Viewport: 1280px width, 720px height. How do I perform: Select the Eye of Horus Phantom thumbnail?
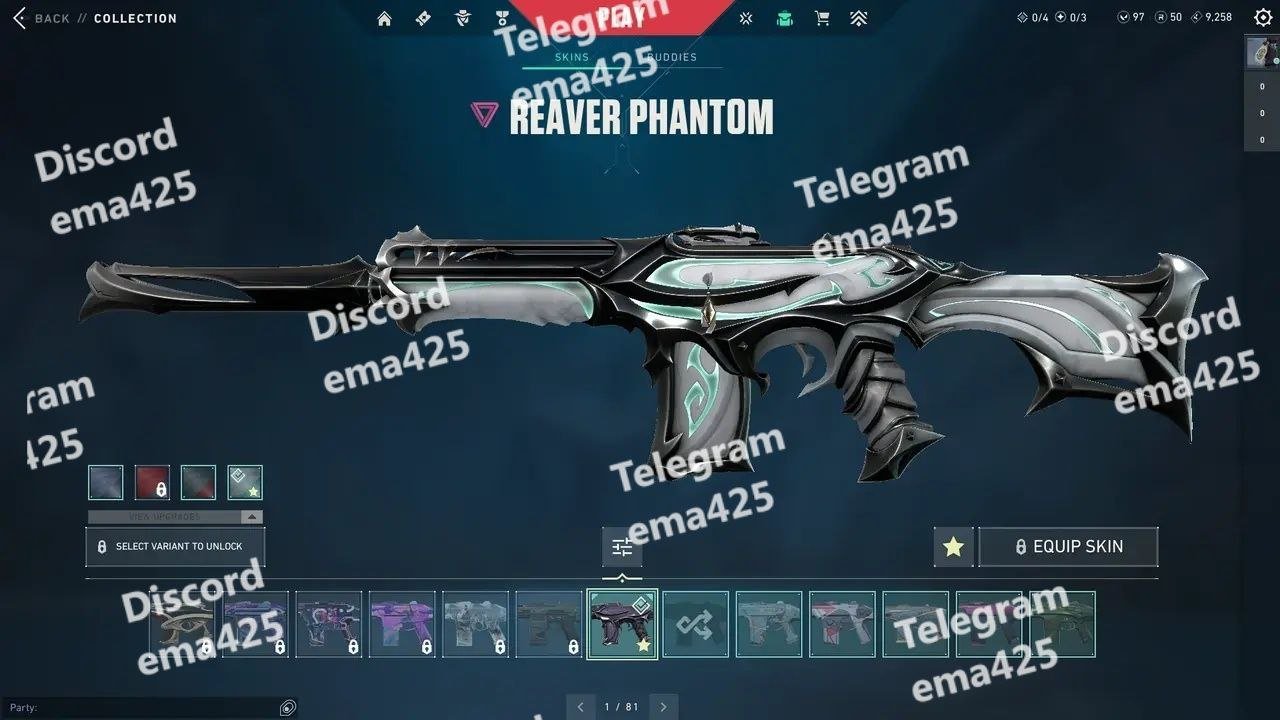tap(181, 624)
